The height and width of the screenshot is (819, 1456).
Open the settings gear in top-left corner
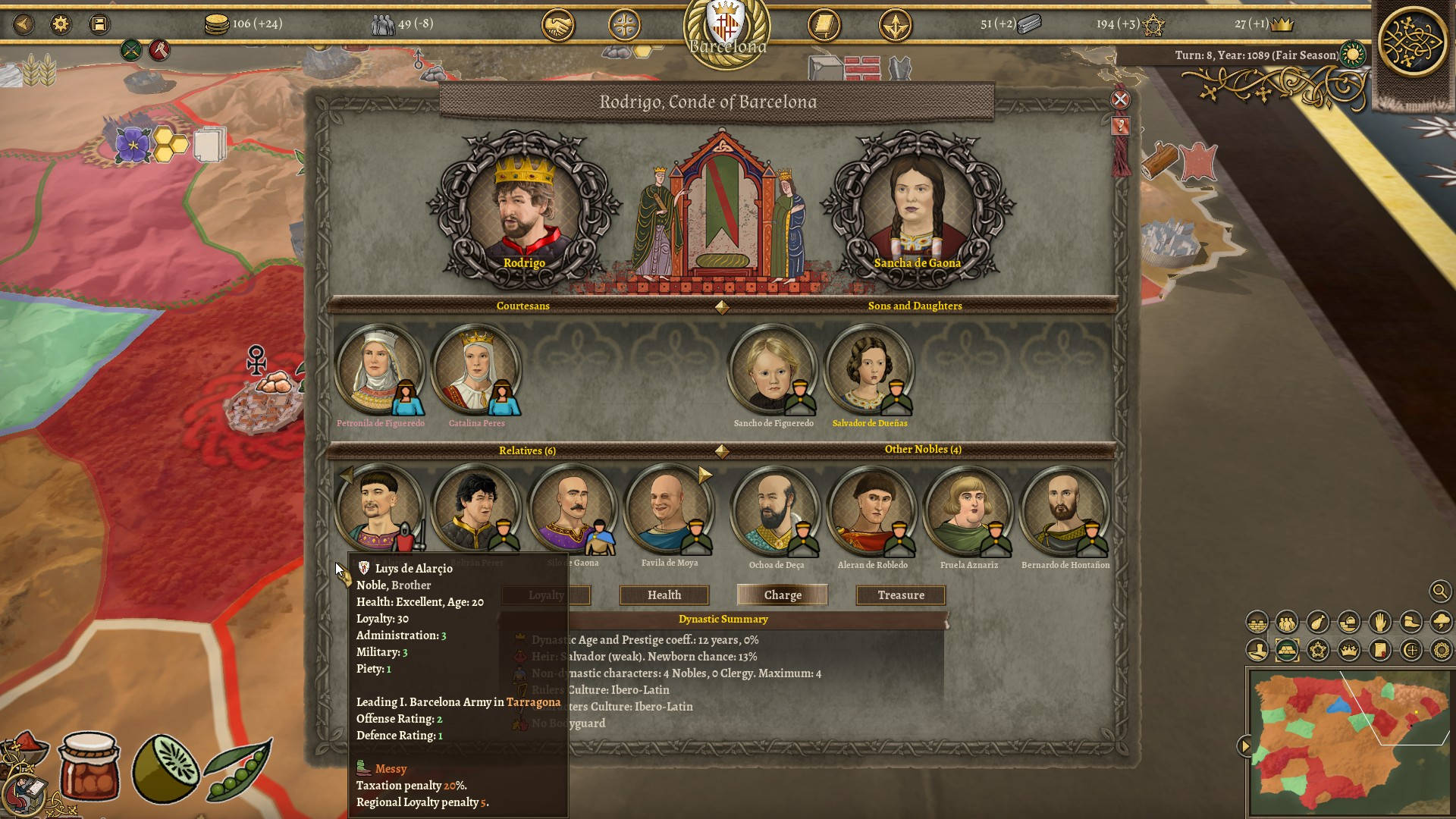pyautogui.click(x=62, y=24)
